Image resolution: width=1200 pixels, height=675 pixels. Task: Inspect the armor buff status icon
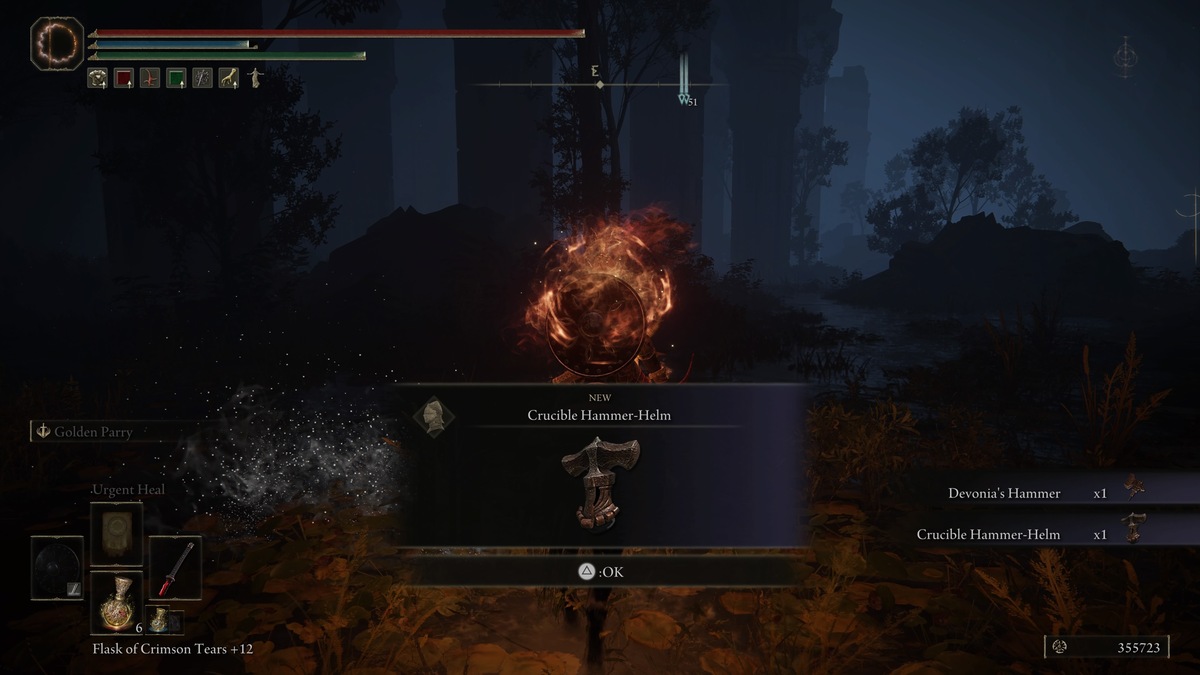(x=98, y=78)
